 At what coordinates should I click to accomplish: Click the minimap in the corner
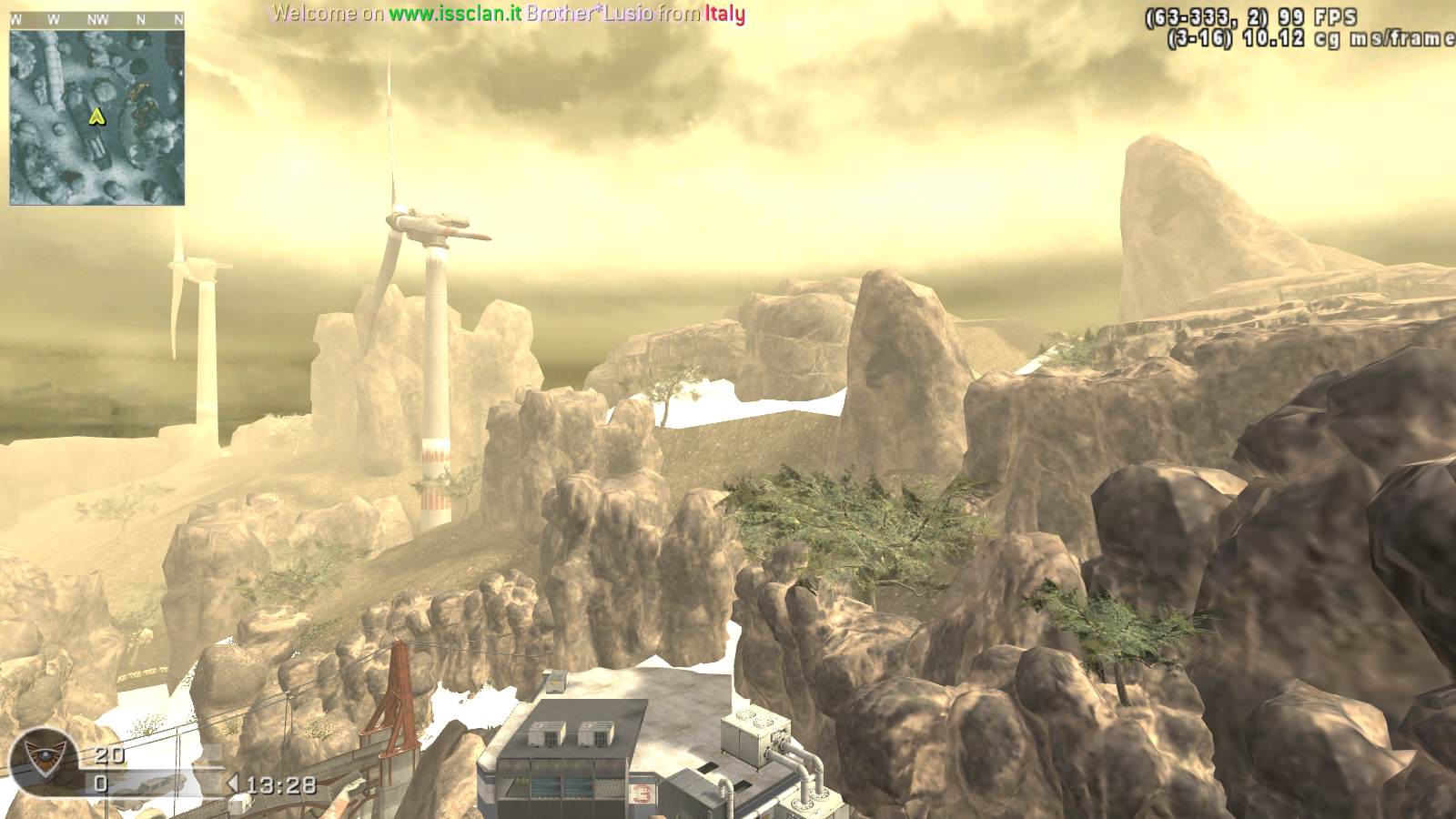click(97, 117)
